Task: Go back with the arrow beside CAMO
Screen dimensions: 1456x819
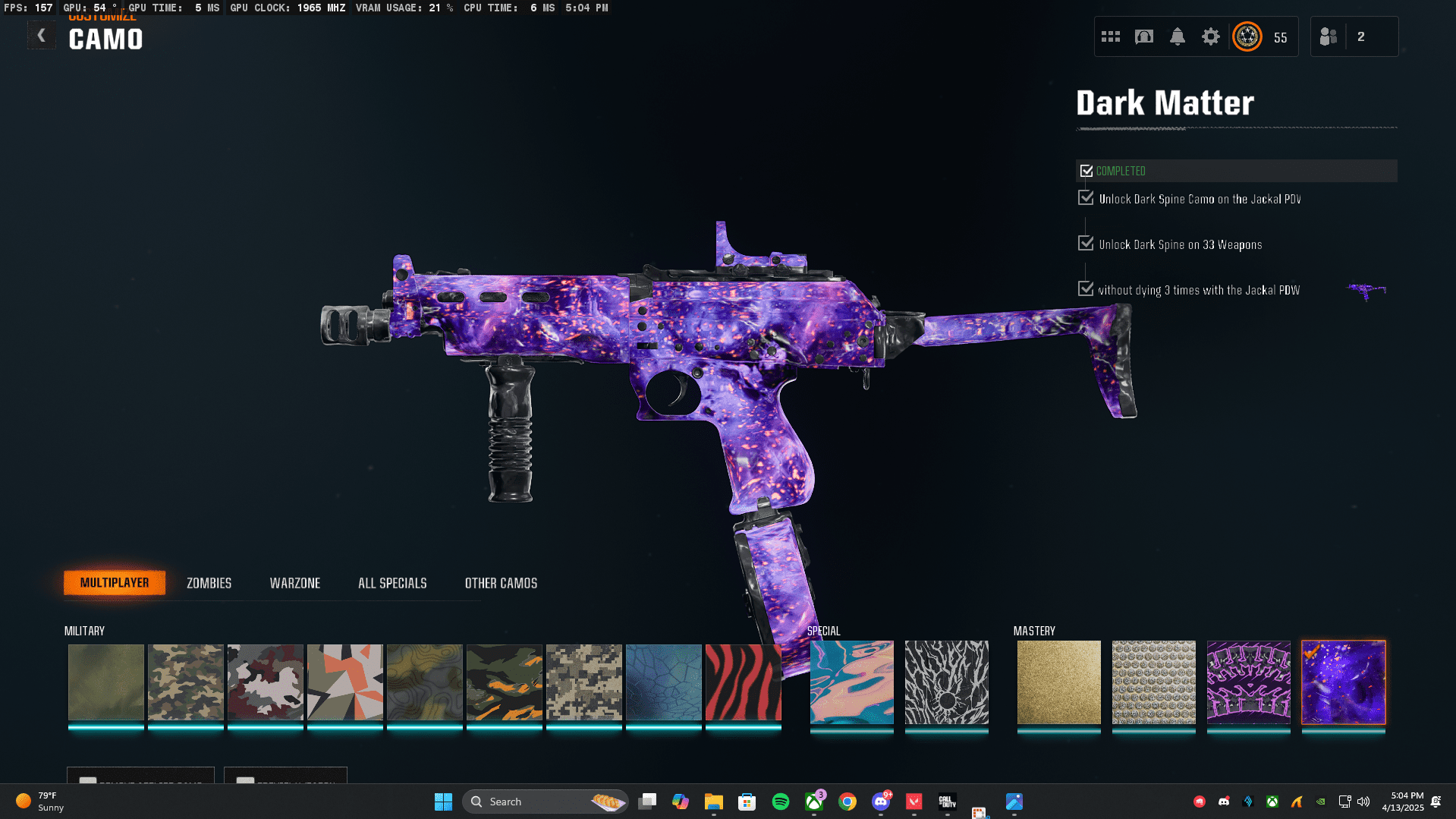Action: pyautogui.click(x=42, y=36)
